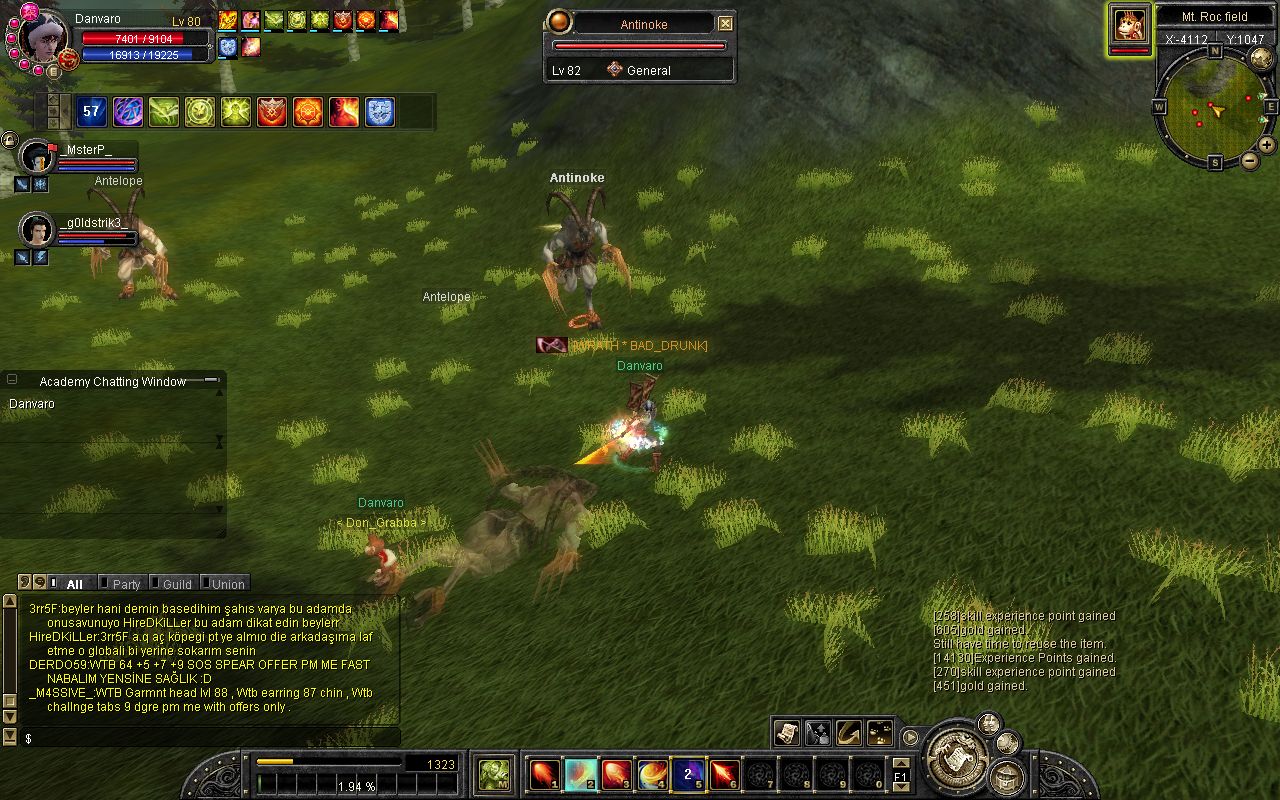This screenshot has width=1280, height=800.
Task: Click the green monster icon beside the hotbar
Action: (x=494, y=774)
